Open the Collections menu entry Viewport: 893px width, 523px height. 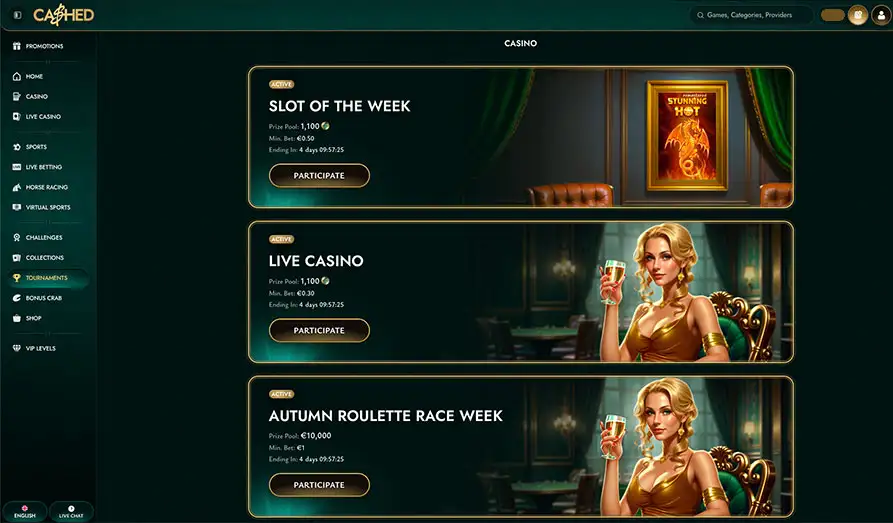point(44,257)
